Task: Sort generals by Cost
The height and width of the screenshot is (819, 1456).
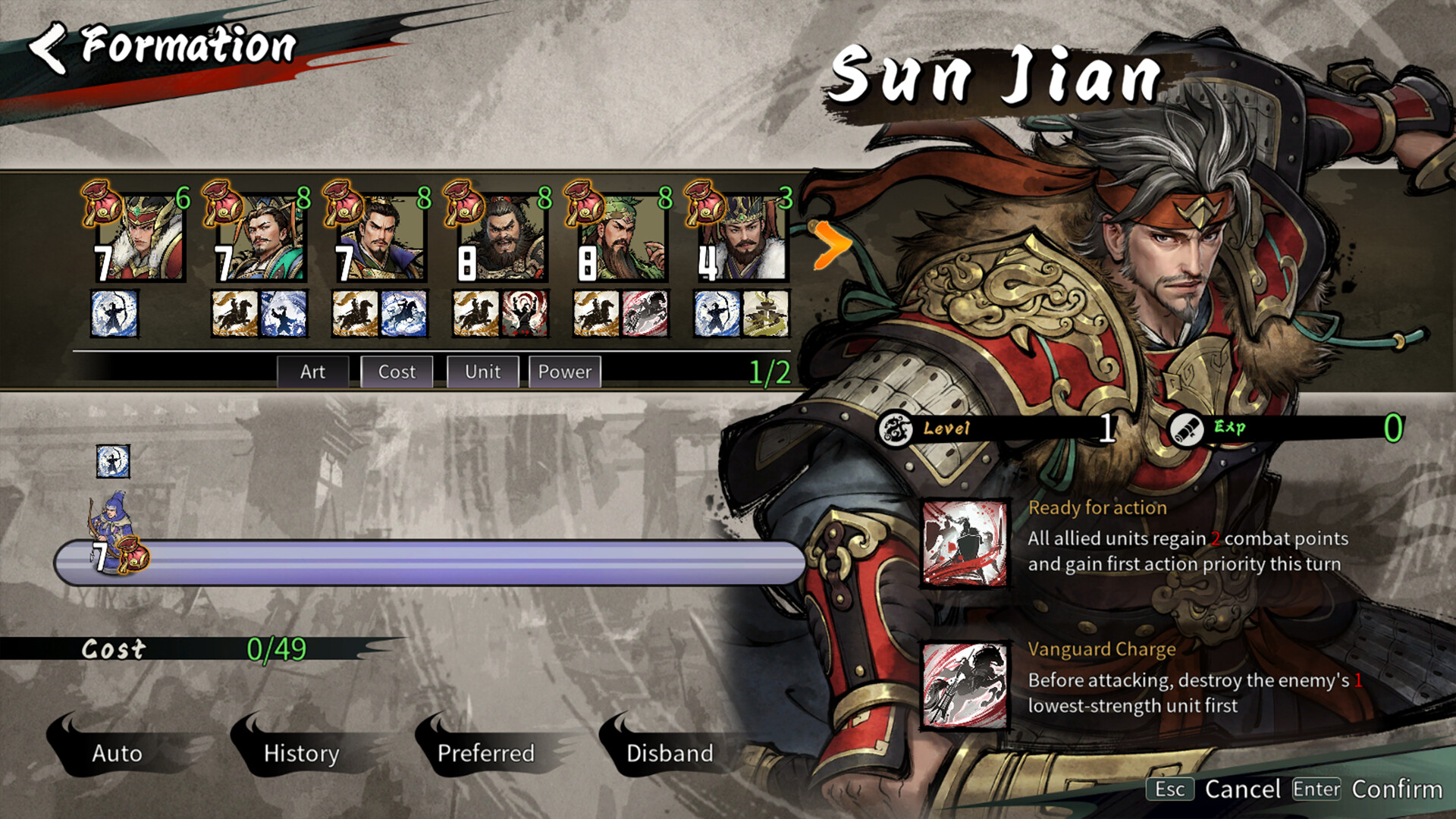Action: point(396,372)
